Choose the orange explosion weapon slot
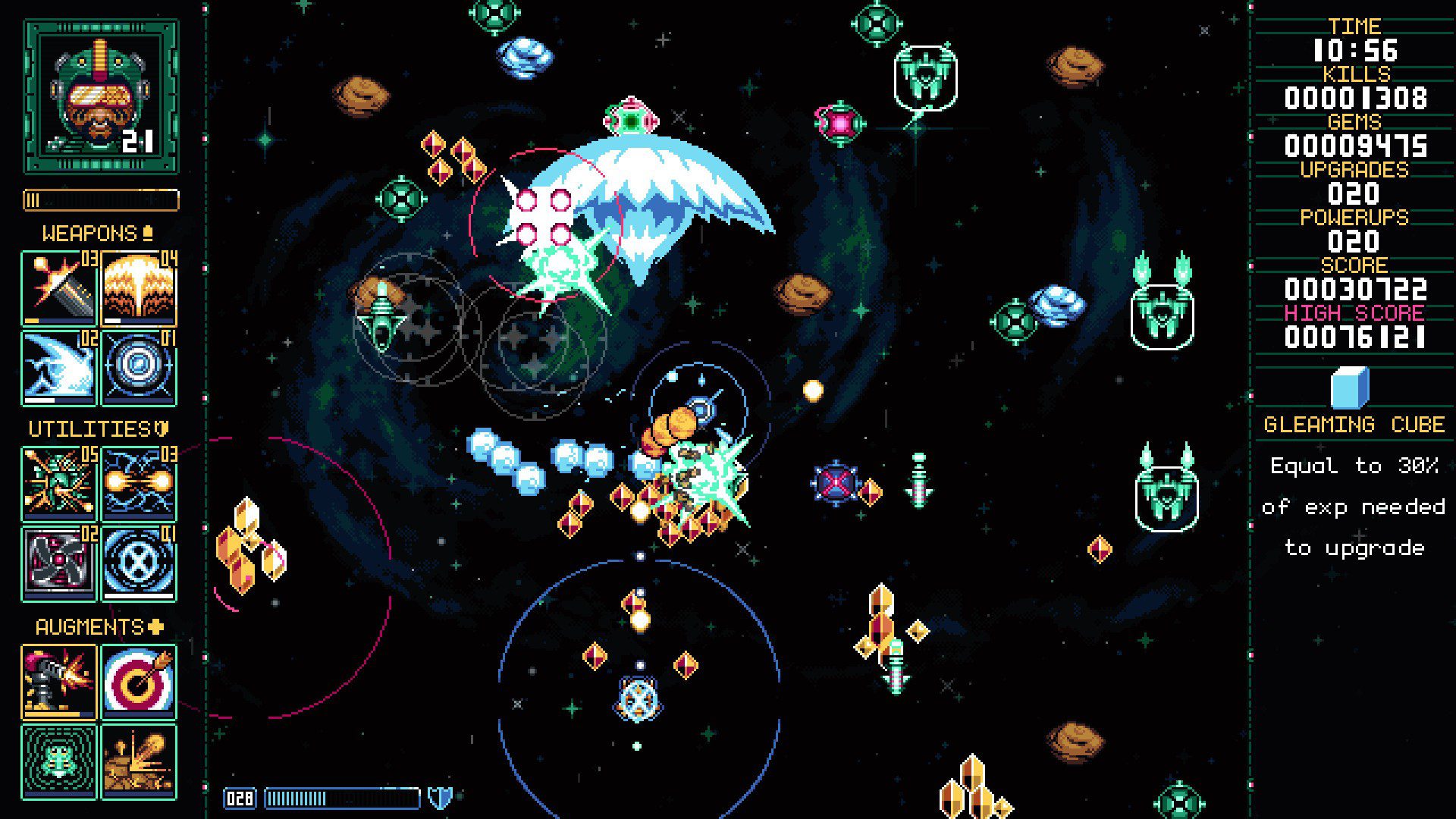 coord(139,289)
